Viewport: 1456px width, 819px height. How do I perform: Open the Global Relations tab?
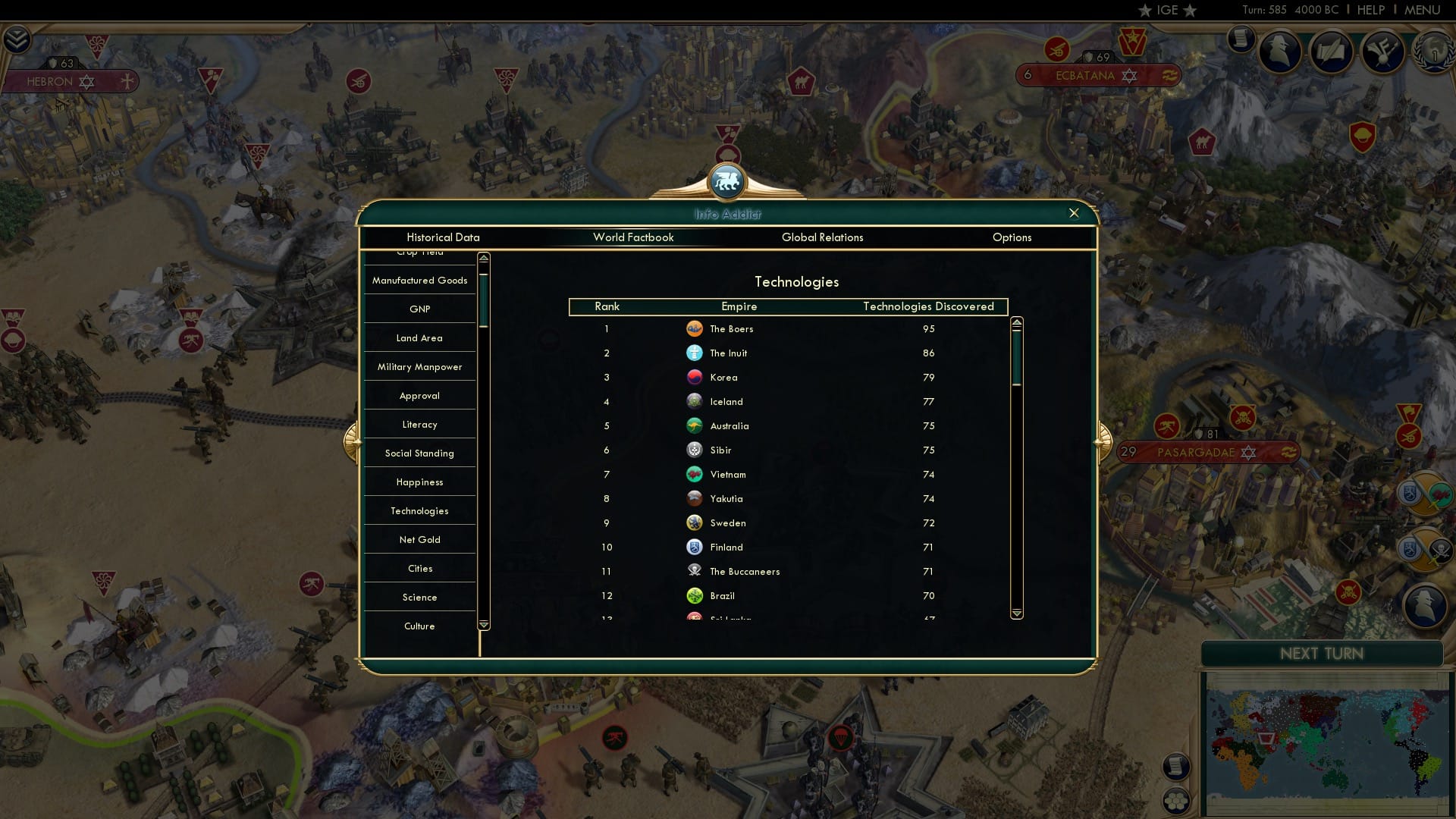pos(824,237)
